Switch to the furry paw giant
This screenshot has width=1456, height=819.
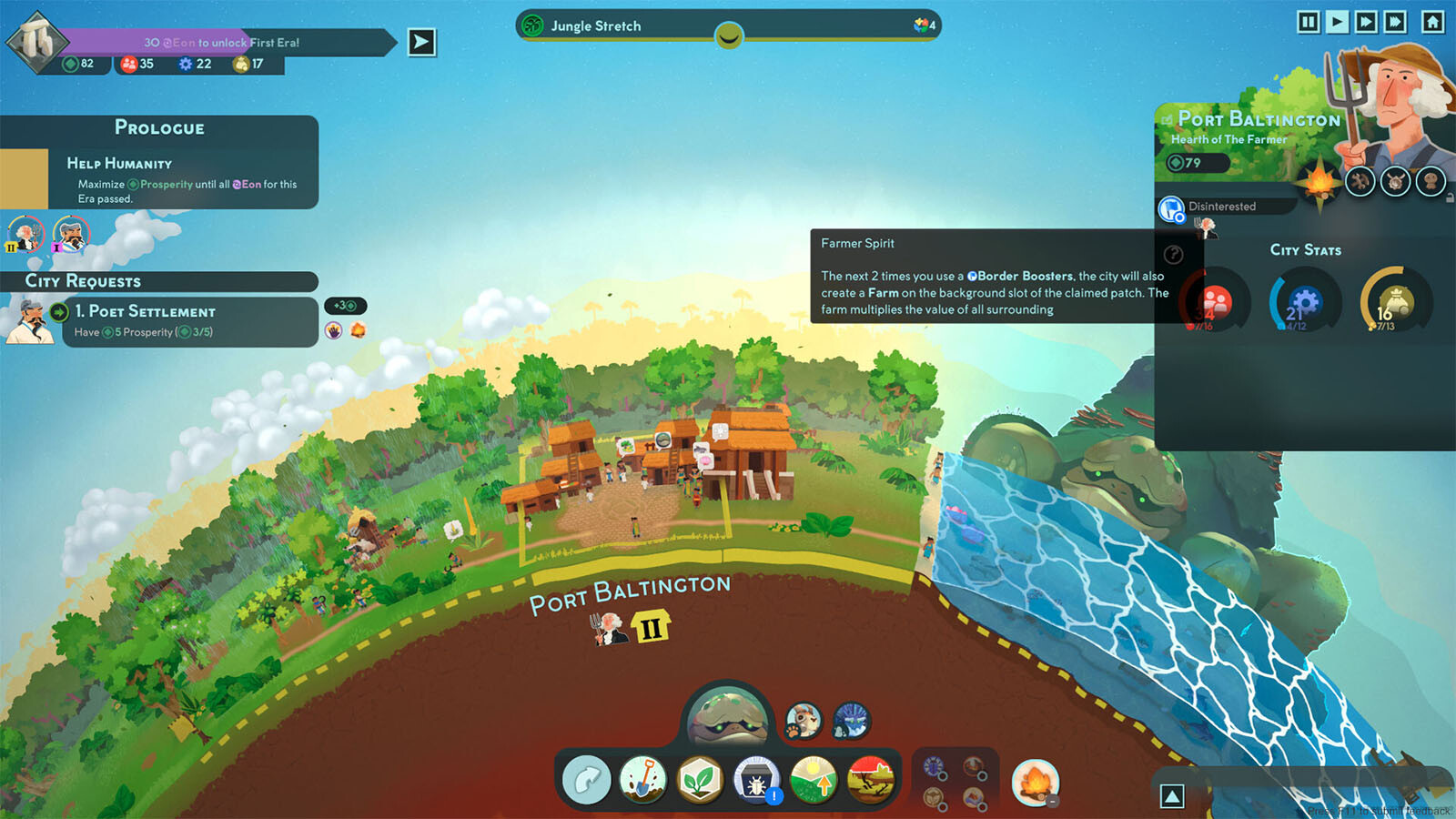804,721
